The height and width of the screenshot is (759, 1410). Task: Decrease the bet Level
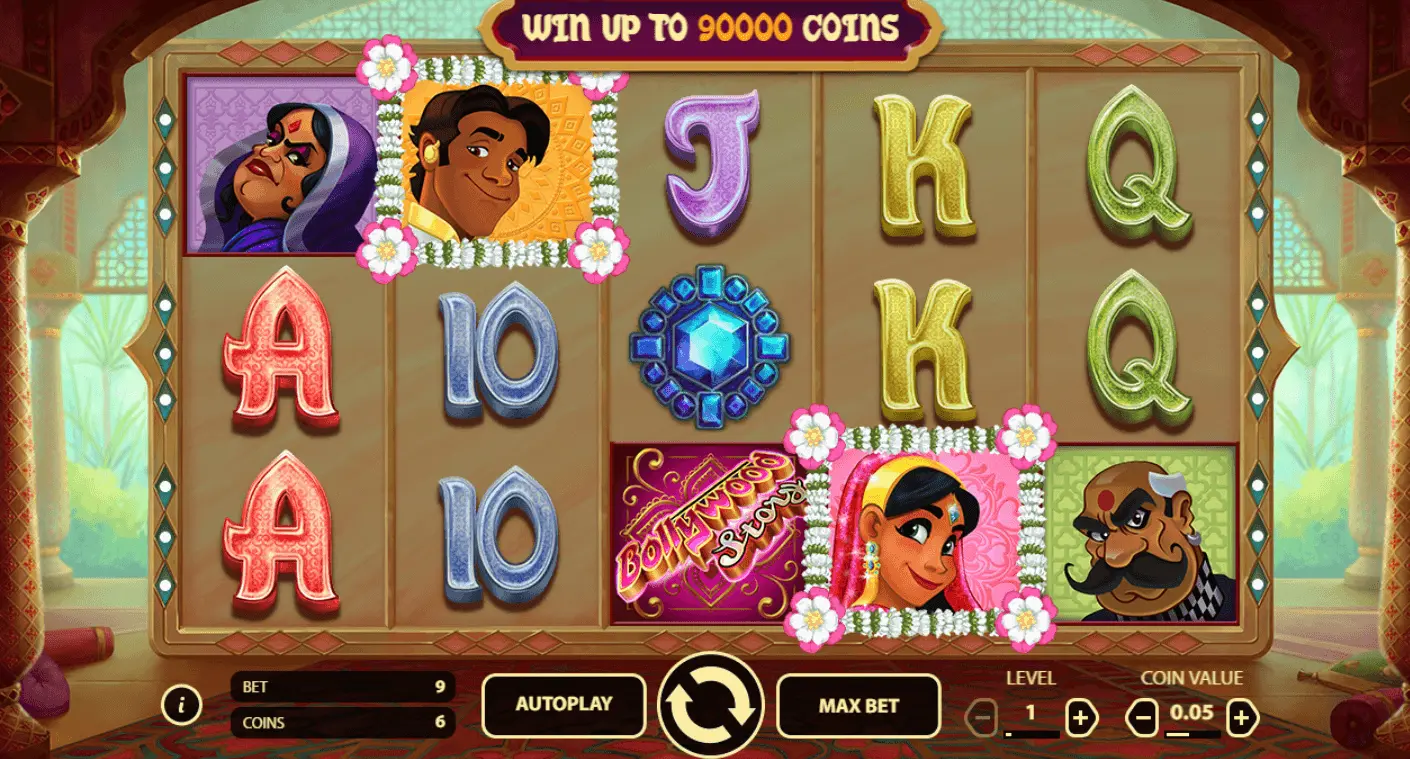pyautogui.click(x=981, y=717)
